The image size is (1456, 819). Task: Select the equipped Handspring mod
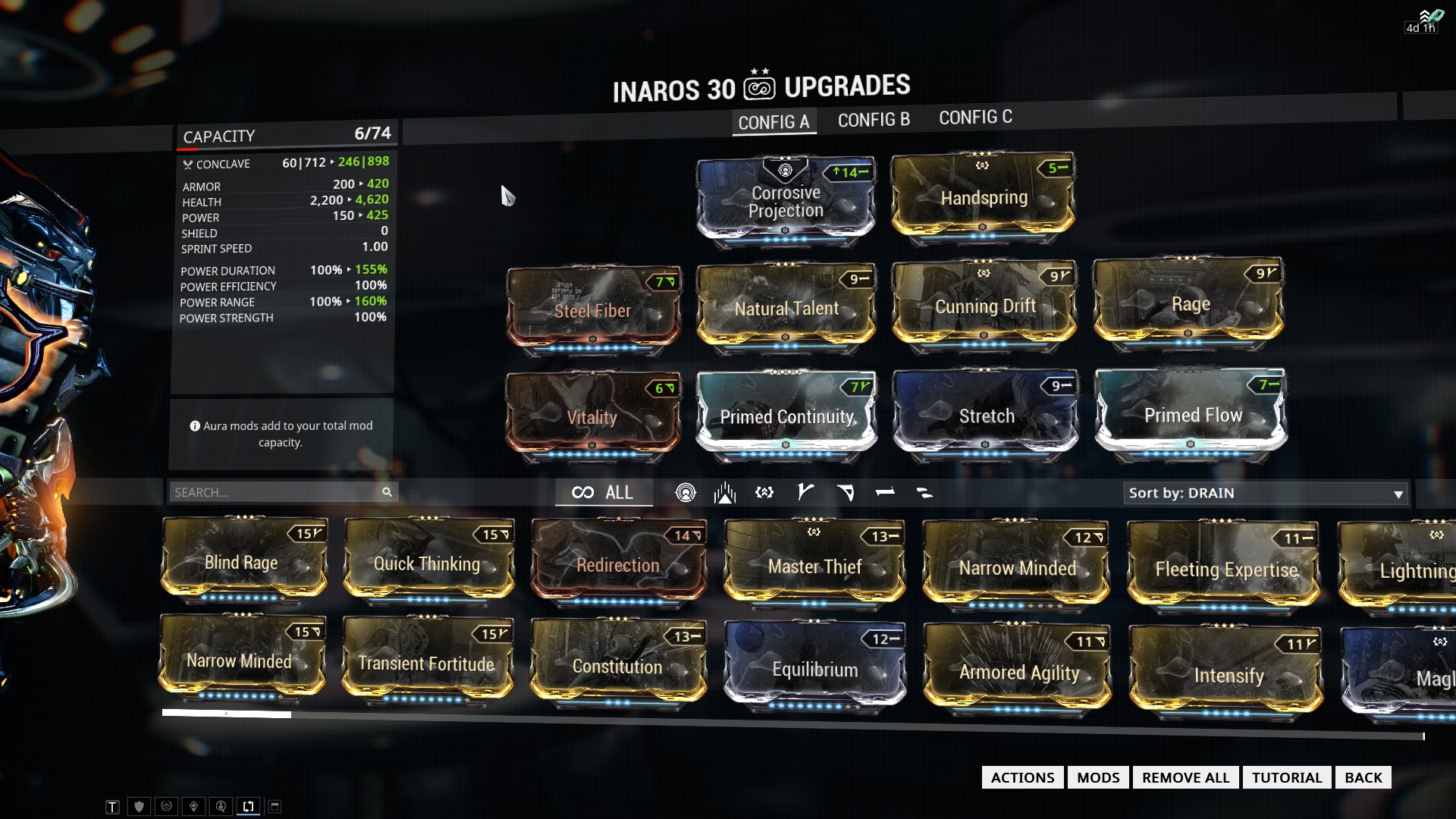[984, 198]
